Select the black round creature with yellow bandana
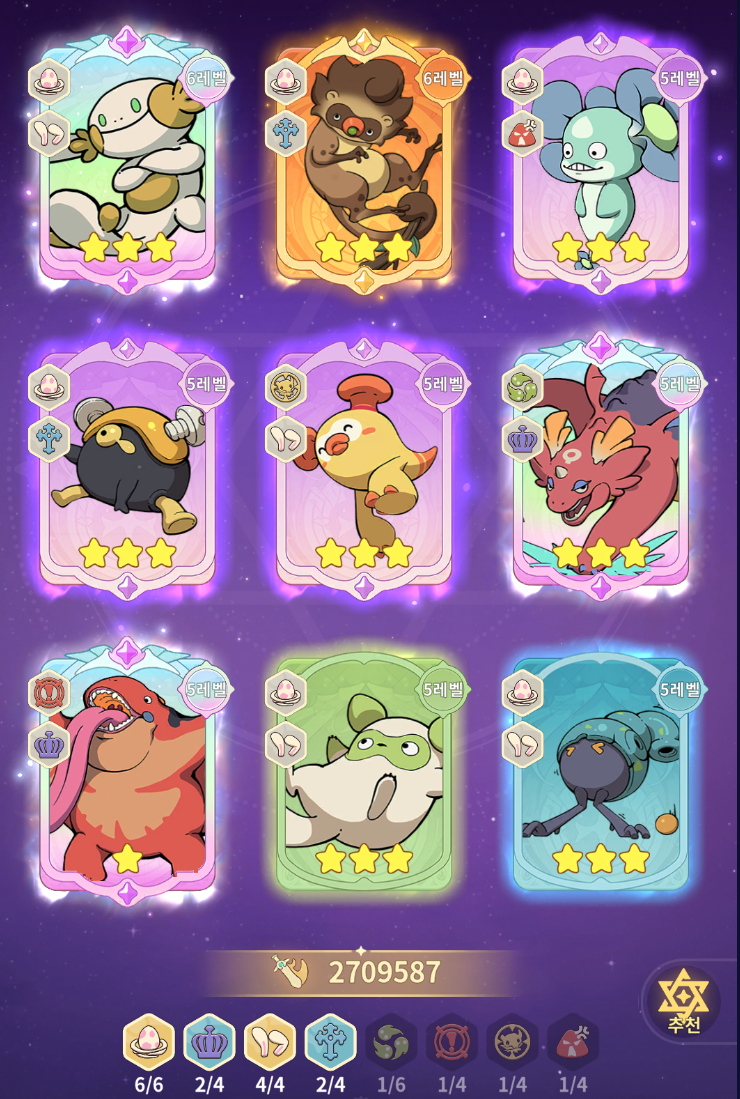 click(127, 465)
